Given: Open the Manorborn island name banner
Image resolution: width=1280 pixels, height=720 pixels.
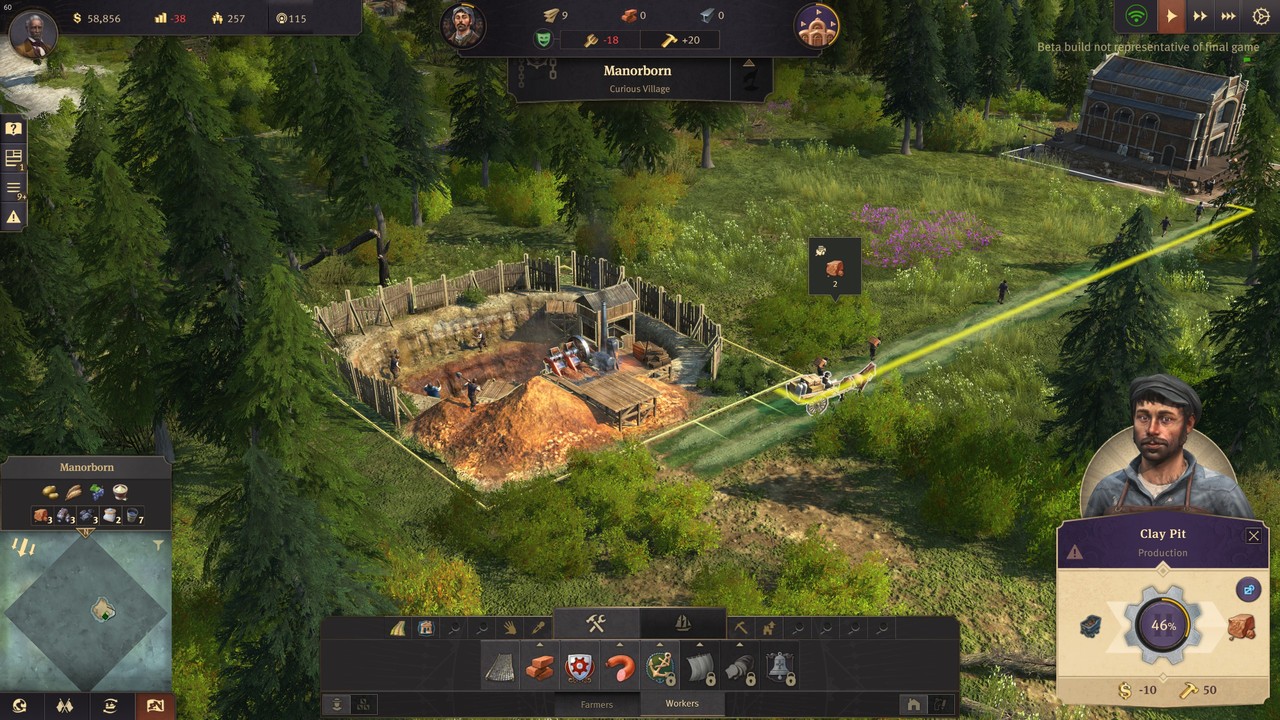Looking at the screenshot, I should click(637, 78).
